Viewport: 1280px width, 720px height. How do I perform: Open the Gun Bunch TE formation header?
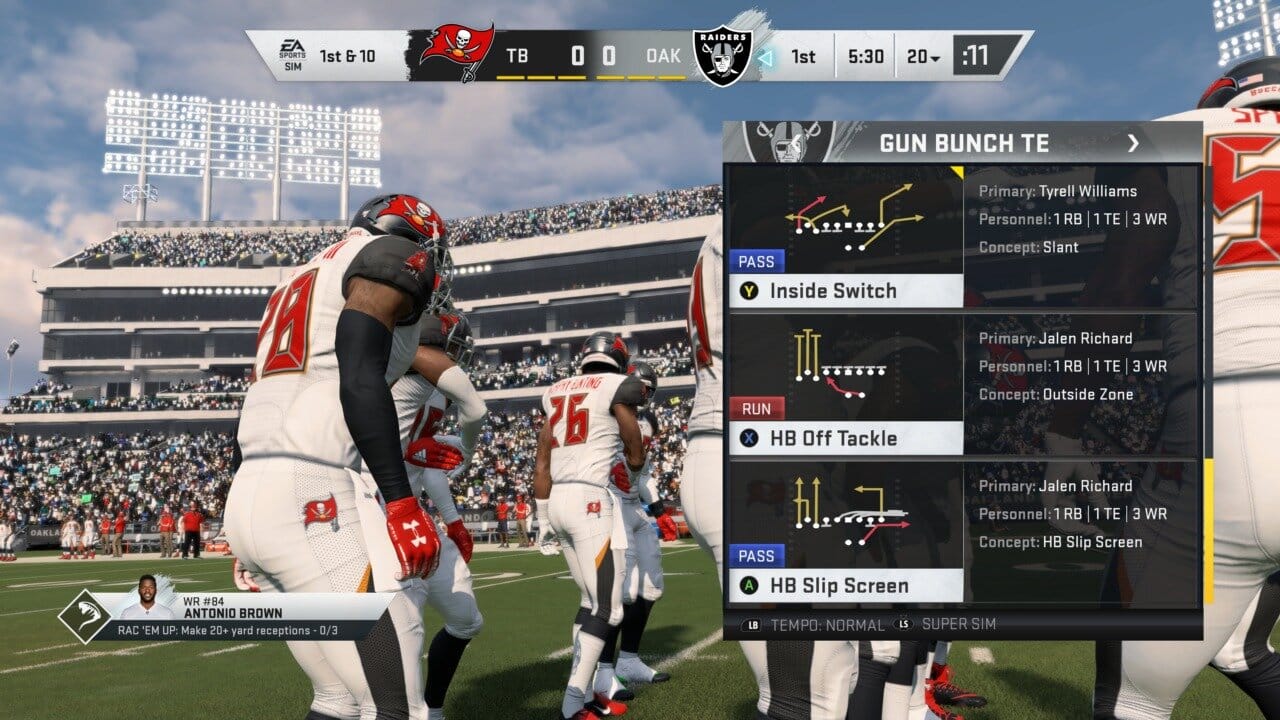click(x=964, y=144)
